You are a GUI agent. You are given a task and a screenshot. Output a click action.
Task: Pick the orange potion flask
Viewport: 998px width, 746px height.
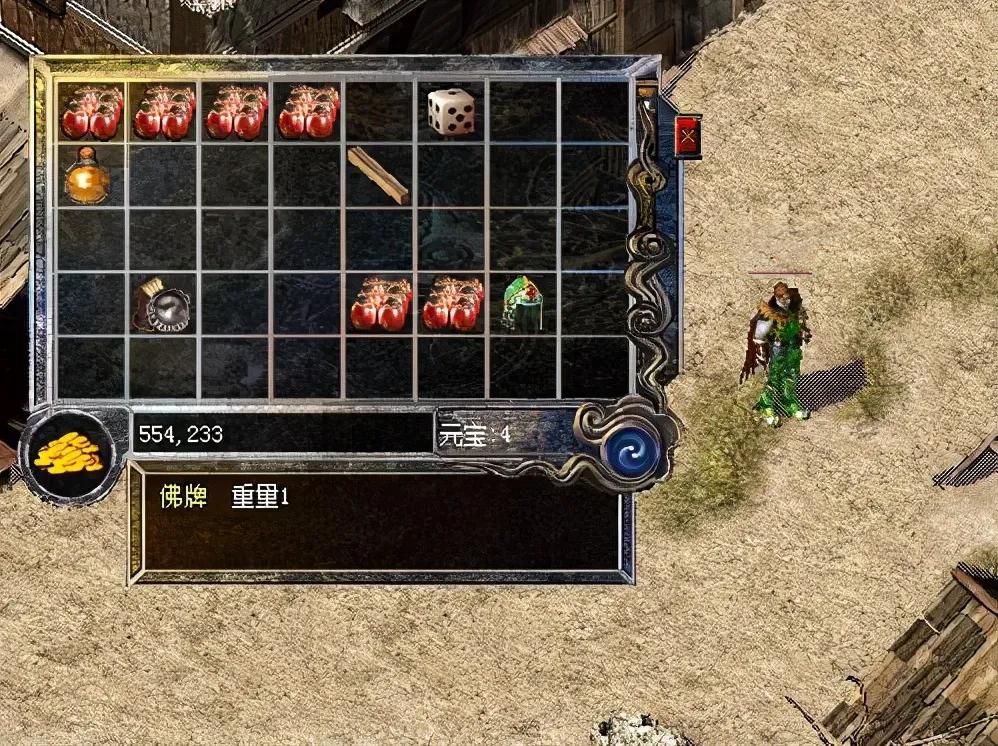point(87,177)
